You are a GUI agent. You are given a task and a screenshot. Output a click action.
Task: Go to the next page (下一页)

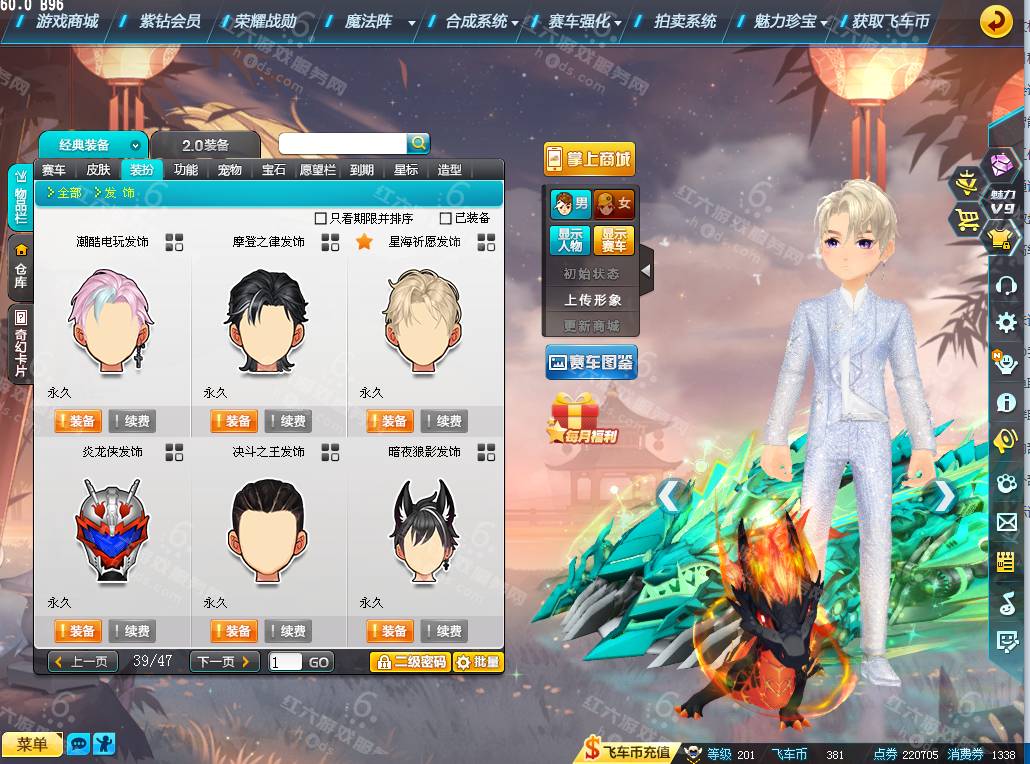click(224, 662)
